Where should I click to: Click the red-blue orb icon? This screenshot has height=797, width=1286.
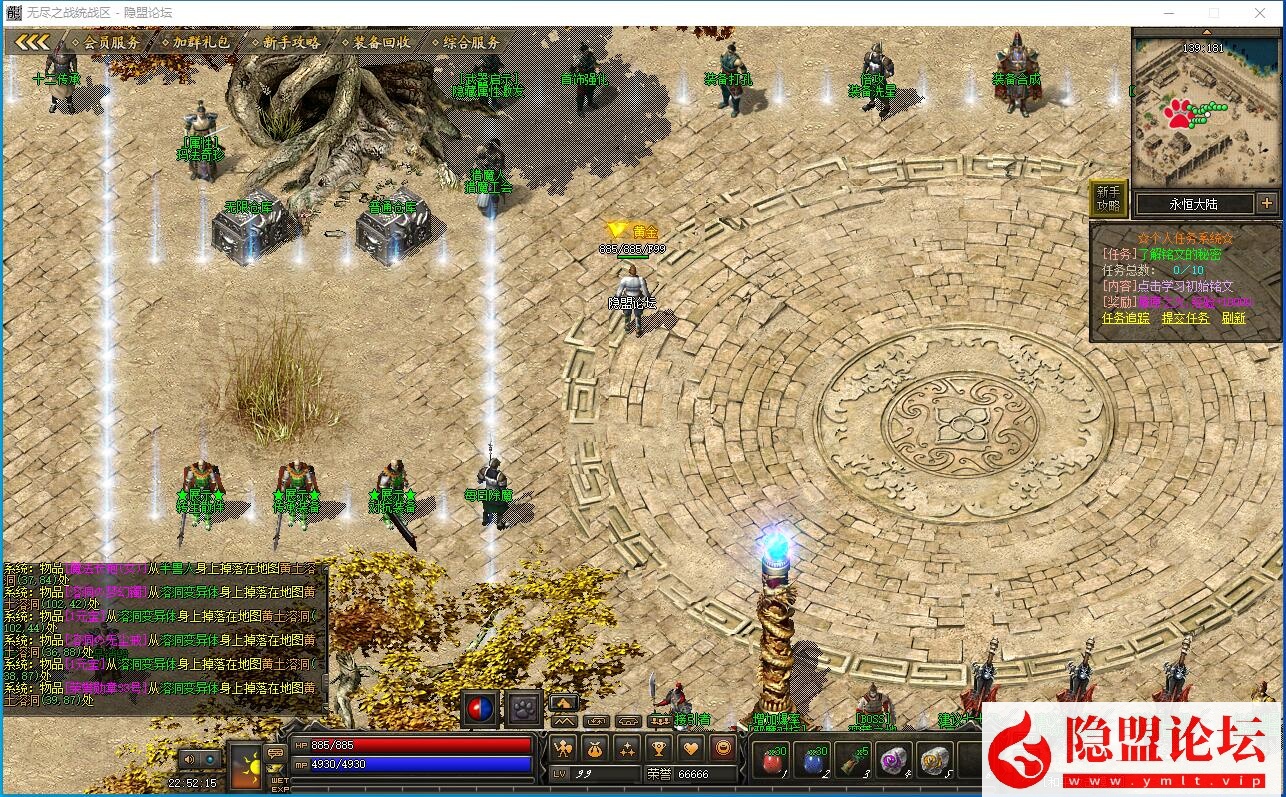coord(480,708)
